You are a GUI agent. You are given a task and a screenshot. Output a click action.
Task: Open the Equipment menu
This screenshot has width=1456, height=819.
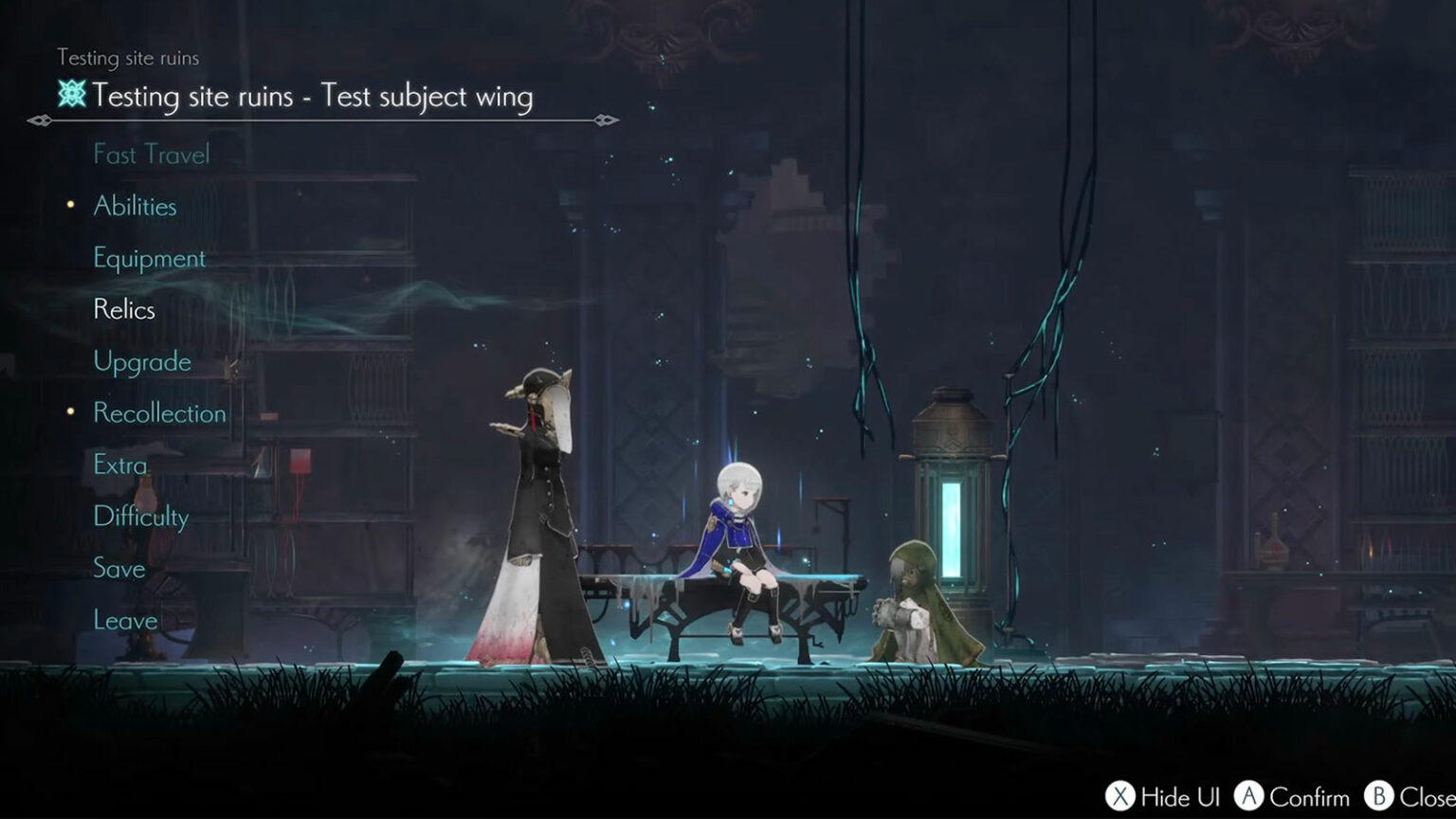(x=148, y=258)
